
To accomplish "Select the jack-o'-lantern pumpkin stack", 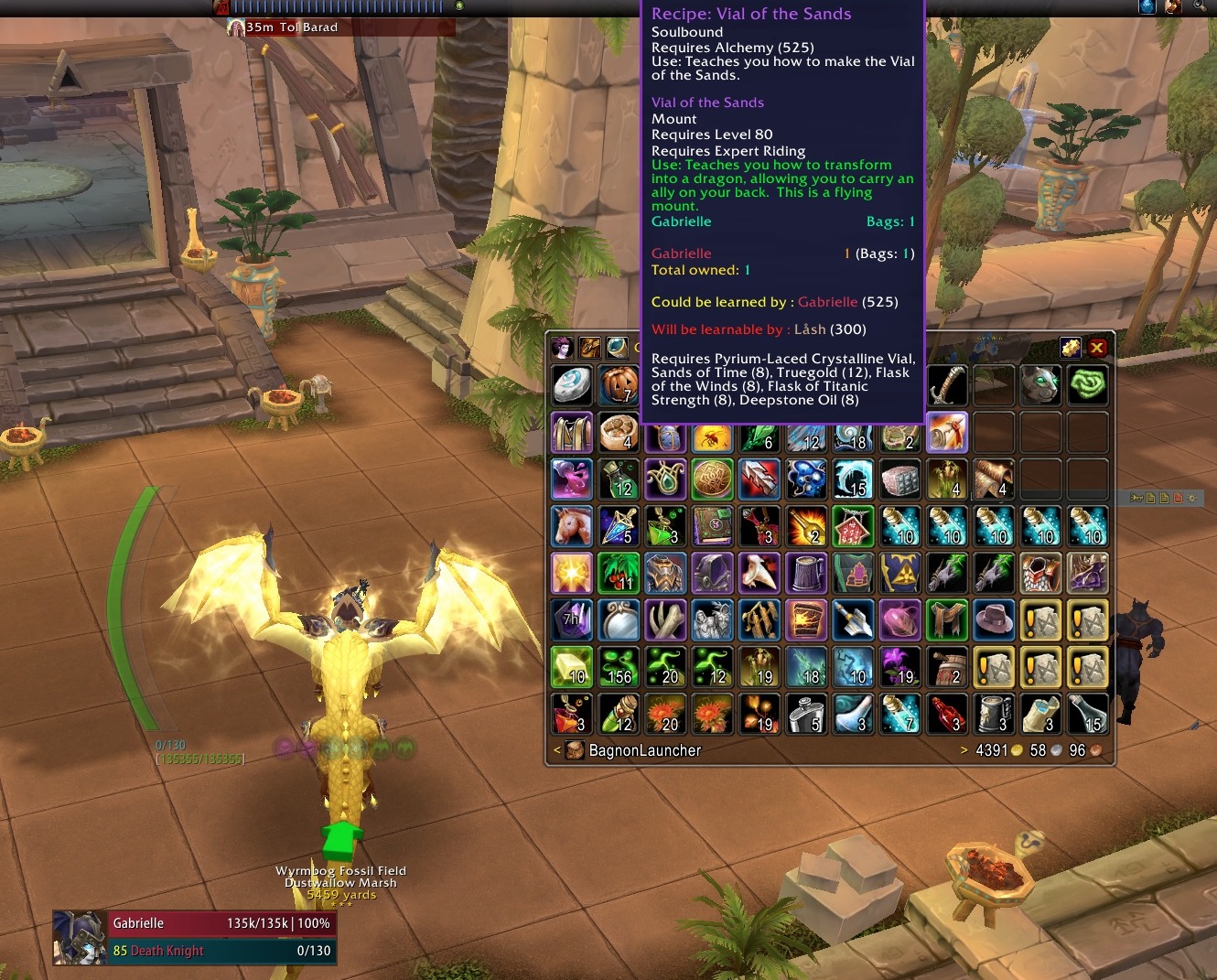I will click(x=619, y=385).
